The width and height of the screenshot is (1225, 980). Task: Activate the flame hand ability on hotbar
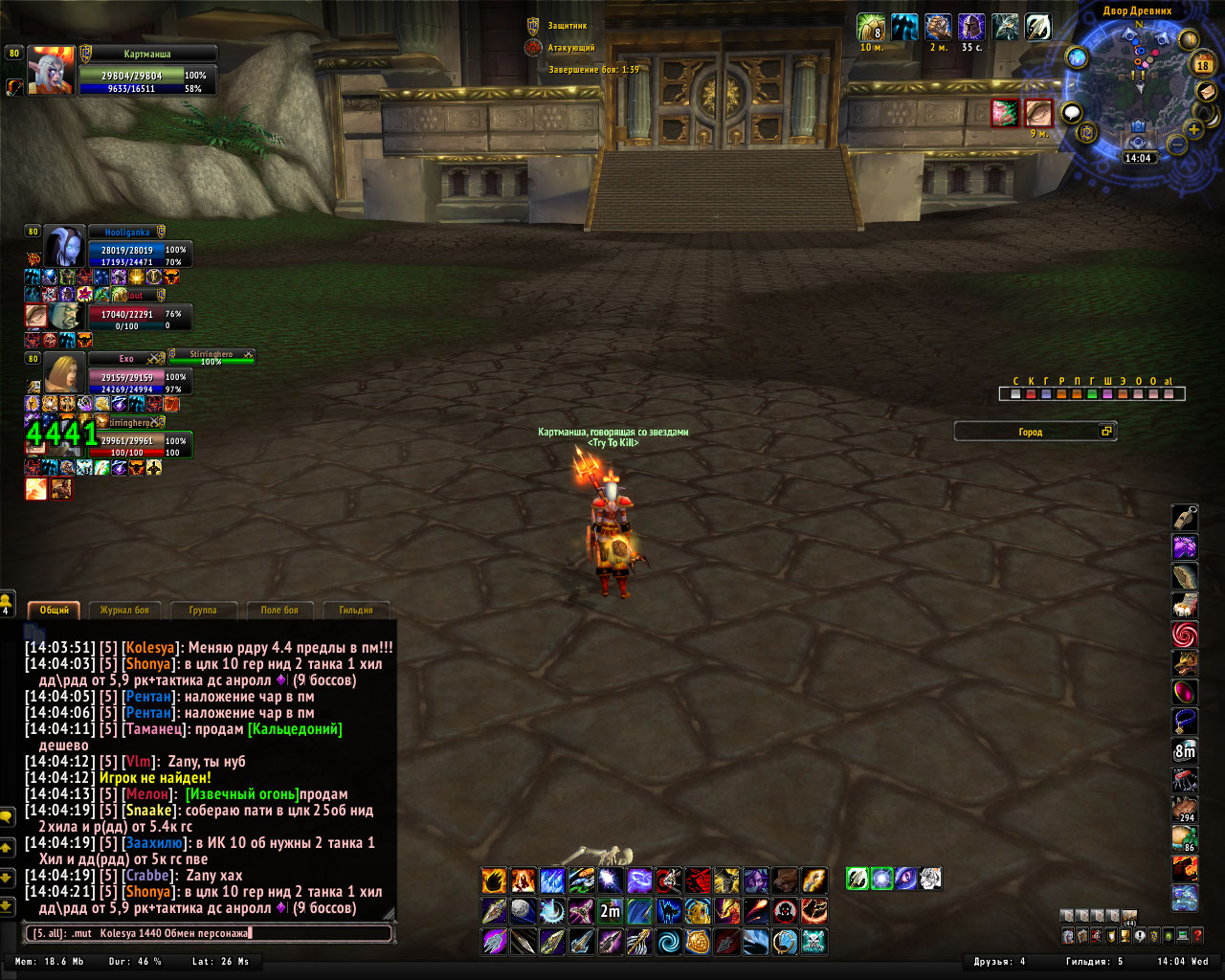[494, 880]
